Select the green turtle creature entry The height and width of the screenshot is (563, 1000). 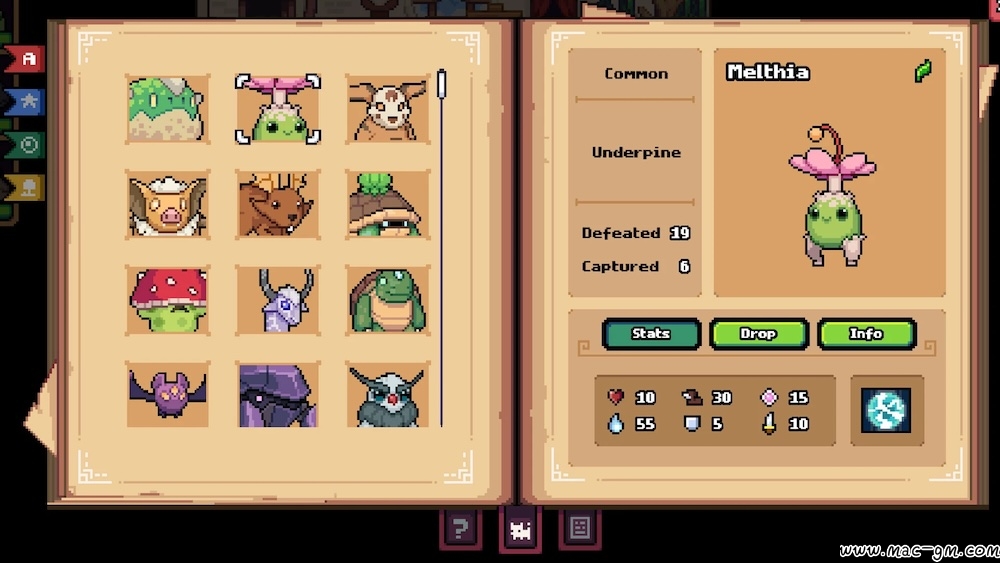pyautogui.click(x=388, y=300)
